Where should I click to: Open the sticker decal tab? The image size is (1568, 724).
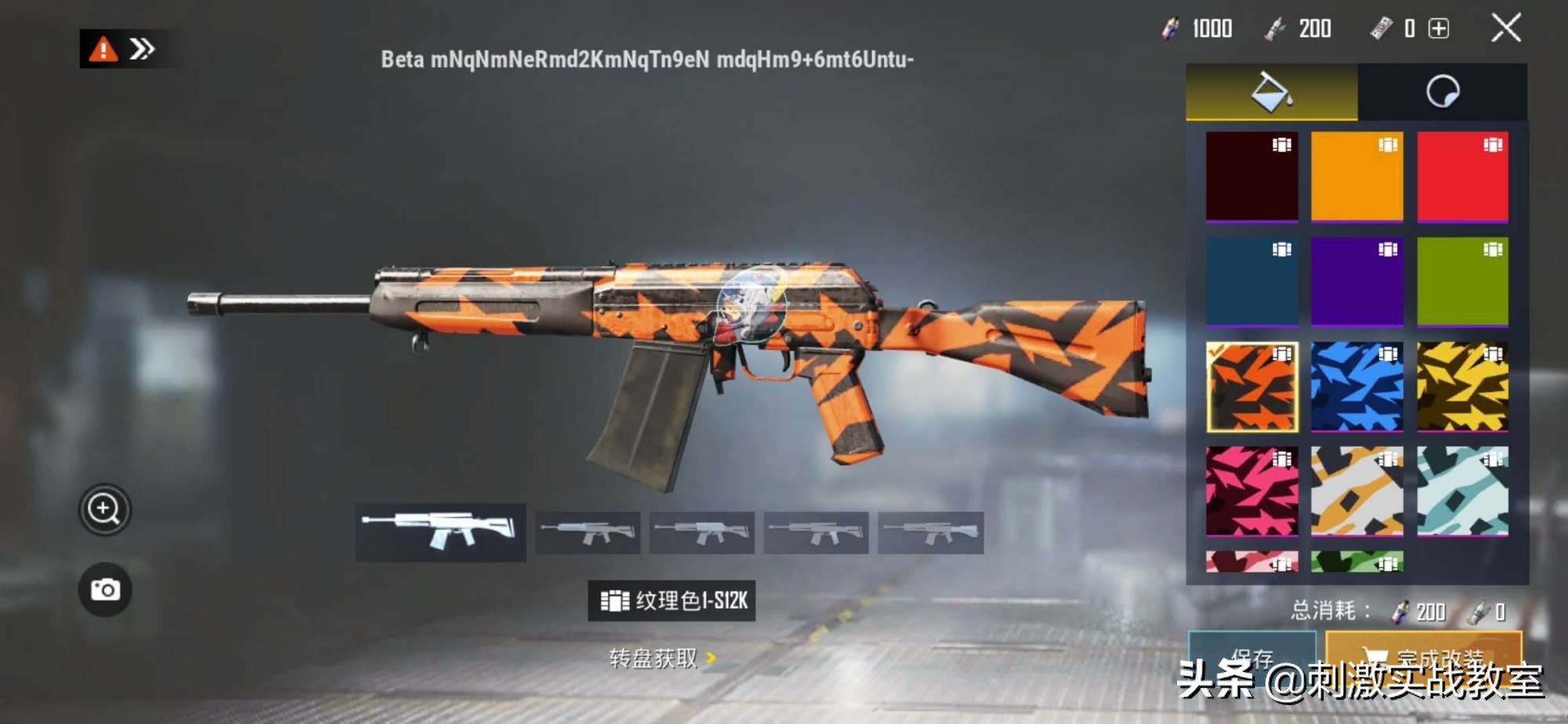tap(1442, 92)
